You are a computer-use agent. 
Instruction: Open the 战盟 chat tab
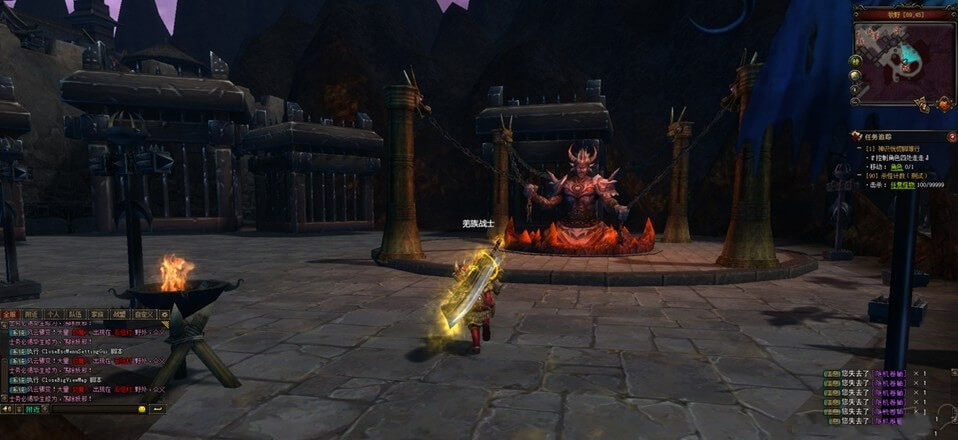[118, 313]
